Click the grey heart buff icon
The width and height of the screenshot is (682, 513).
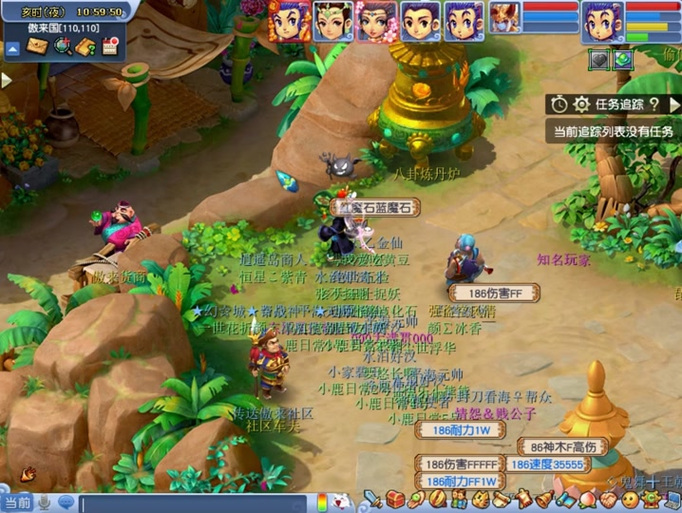tap(599, 60)
